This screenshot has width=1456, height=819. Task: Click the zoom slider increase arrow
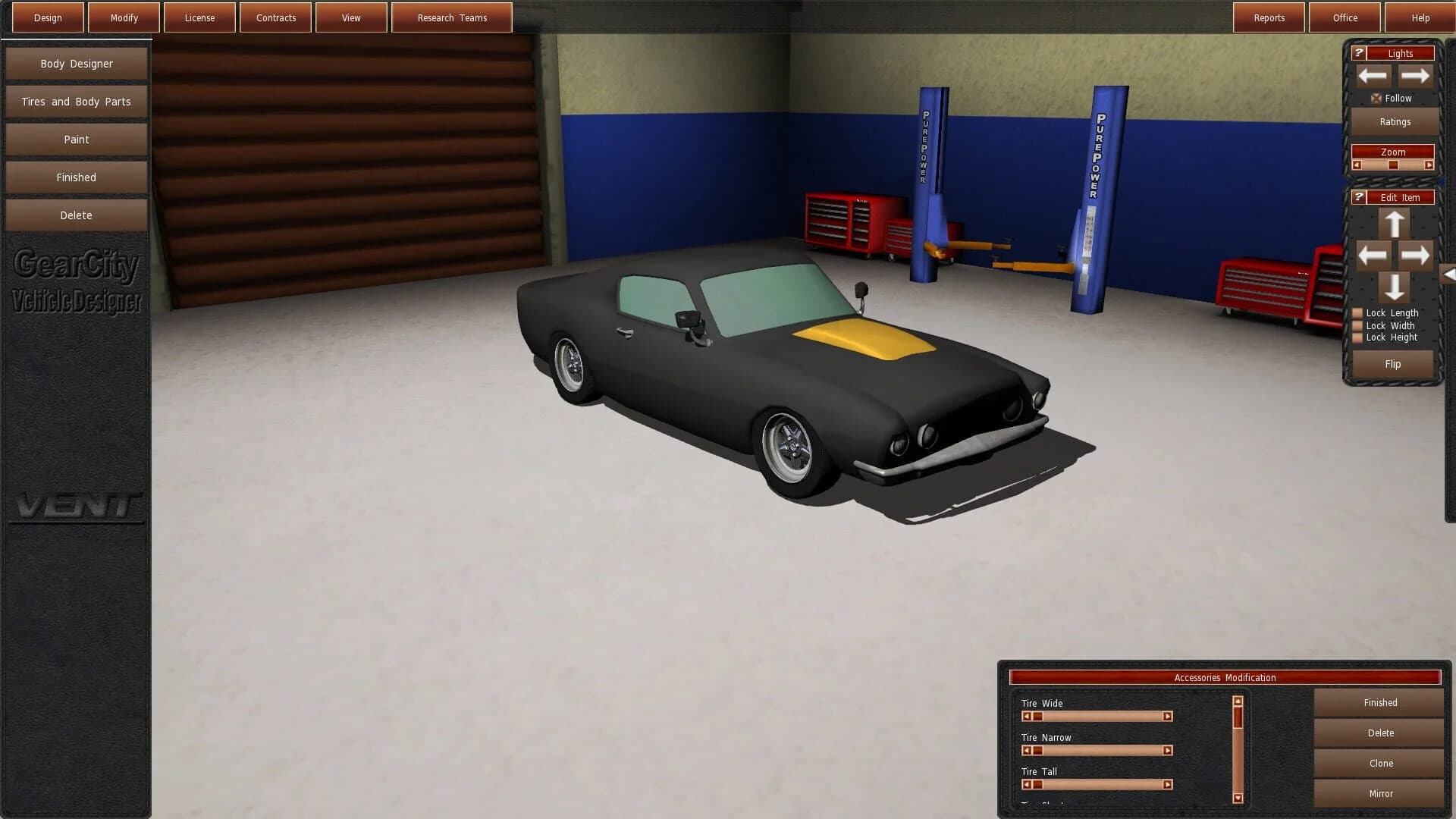point(1430,165)
